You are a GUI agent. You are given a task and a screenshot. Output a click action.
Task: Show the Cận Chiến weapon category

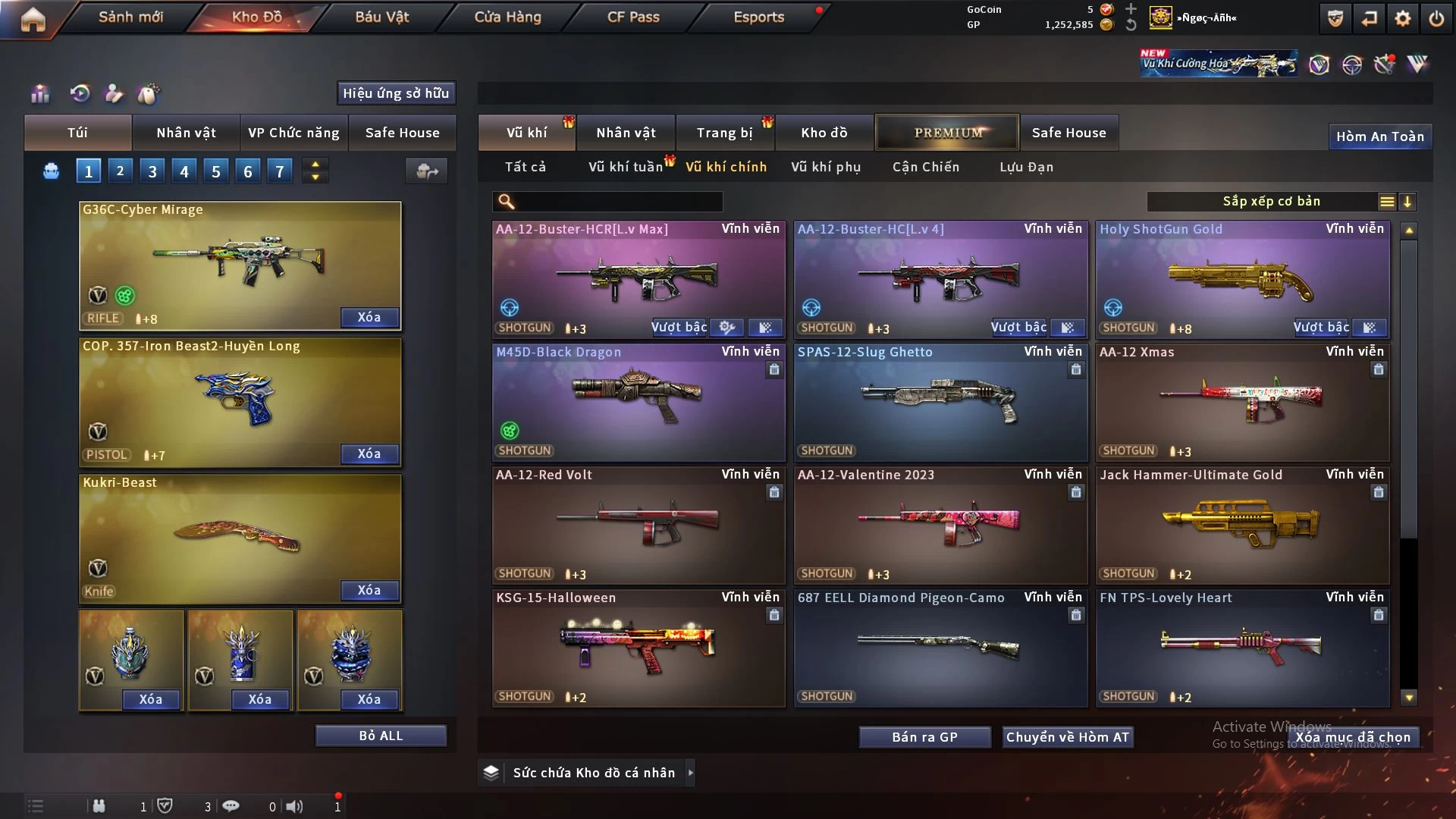pos(925,167)
